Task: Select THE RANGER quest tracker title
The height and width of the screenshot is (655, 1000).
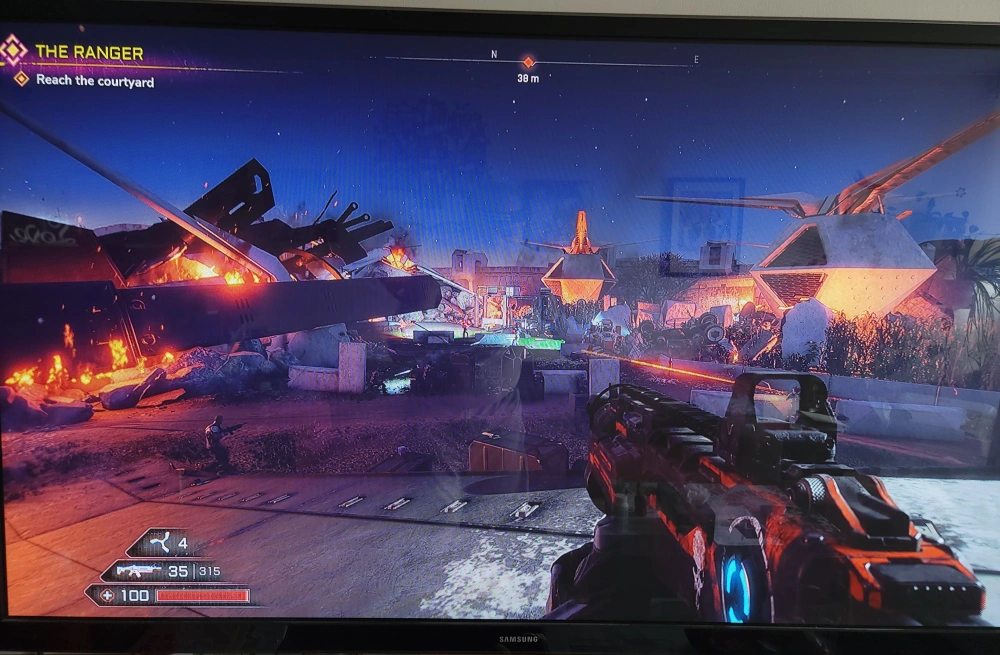Action: 89,52
